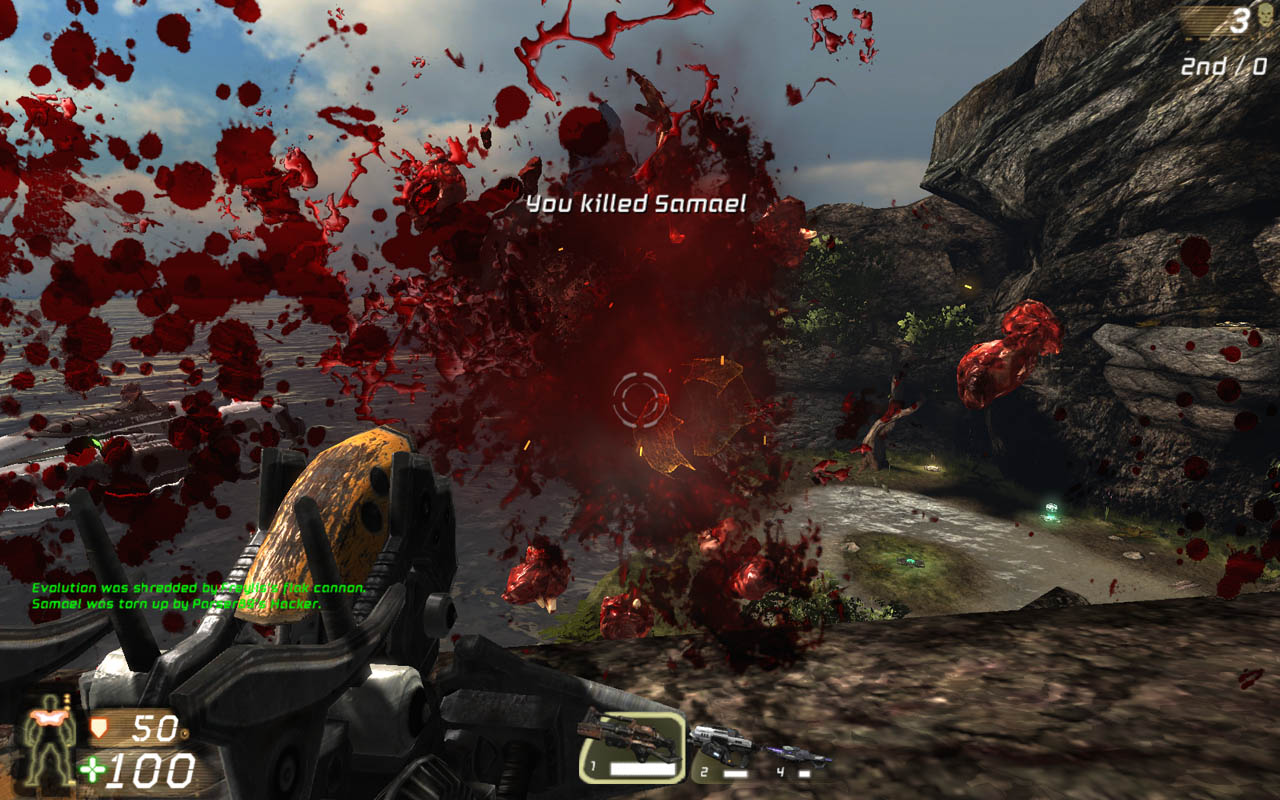Screen dimensions: 1280x800
Task: Click the kill count number 3
Action: tap(1242, 22)
